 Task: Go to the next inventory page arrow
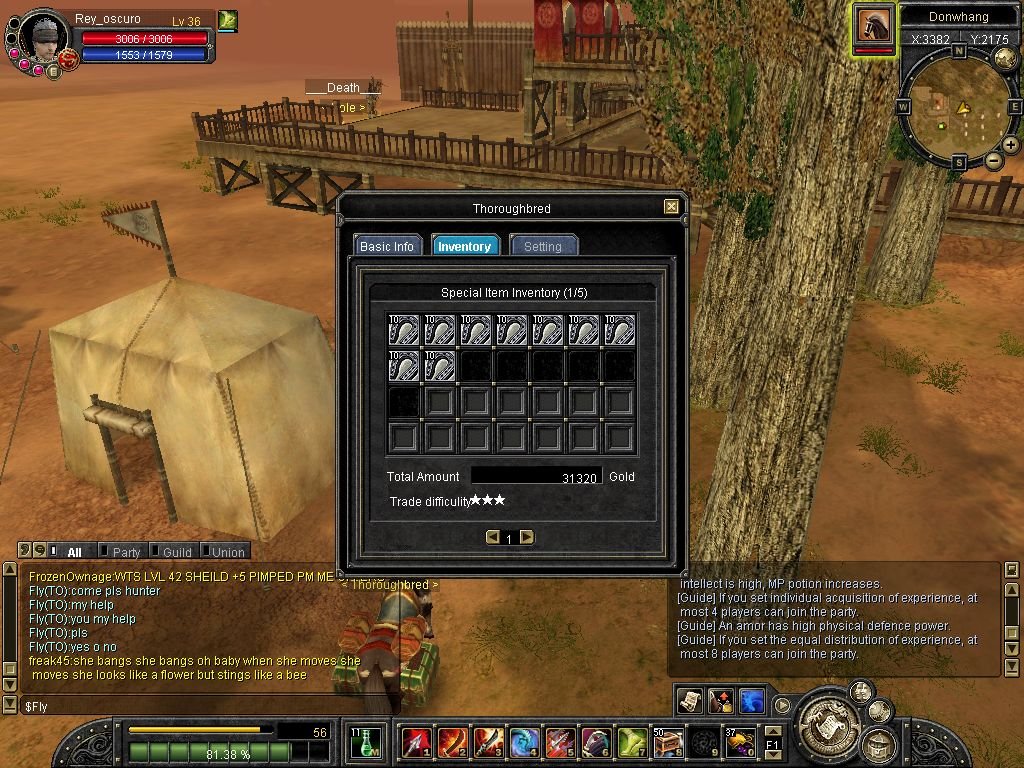(x=527, y=538)
